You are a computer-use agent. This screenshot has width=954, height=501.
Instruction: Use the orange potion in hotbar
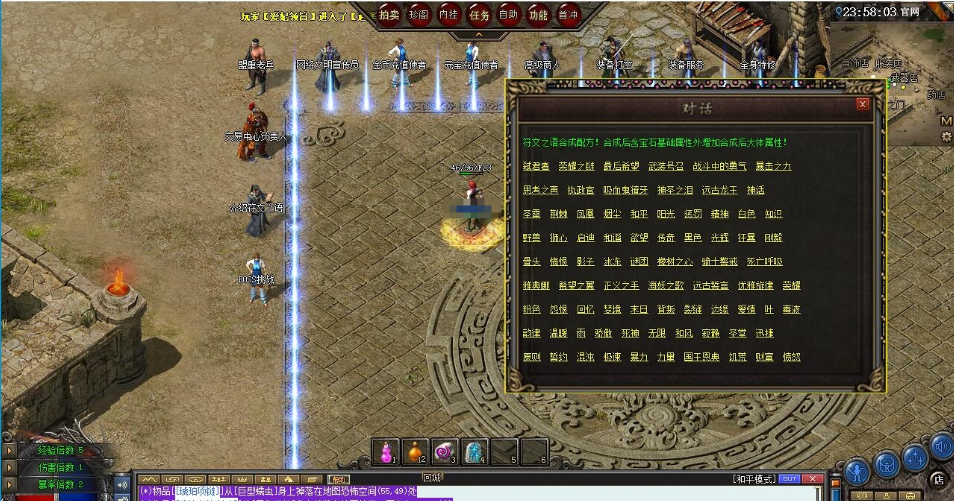click(x=415, y=452)
